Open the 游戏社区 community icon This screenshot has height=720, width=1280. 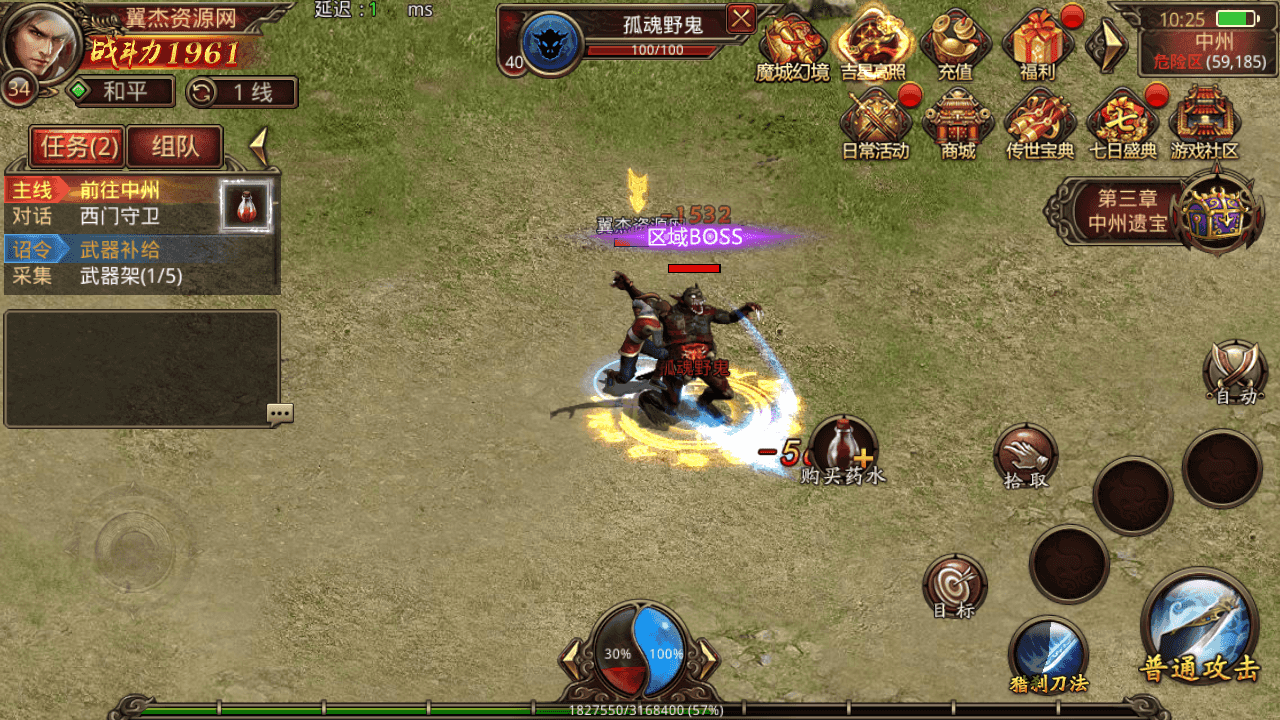click(x=1204, y=123)
